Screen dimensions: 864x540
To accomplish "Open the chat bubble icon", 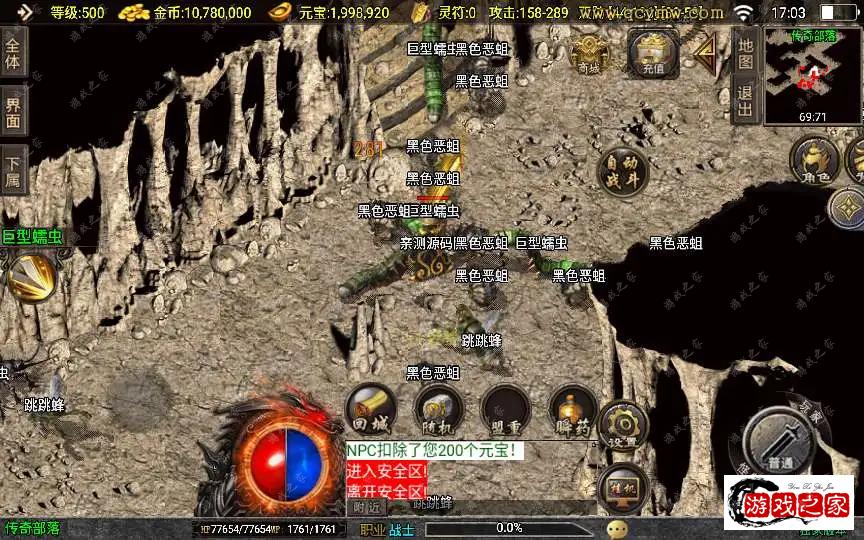I will (618, 528).
